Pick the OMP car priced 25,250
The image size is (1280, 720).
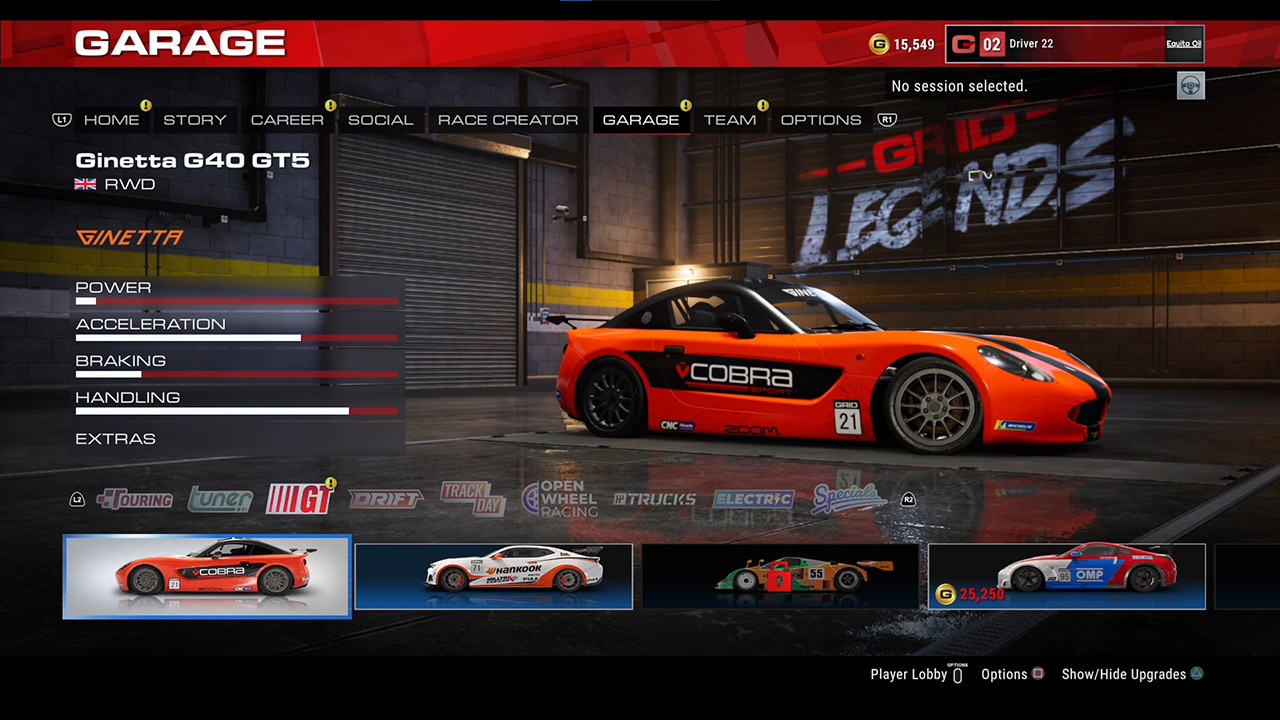[1066, 577]
